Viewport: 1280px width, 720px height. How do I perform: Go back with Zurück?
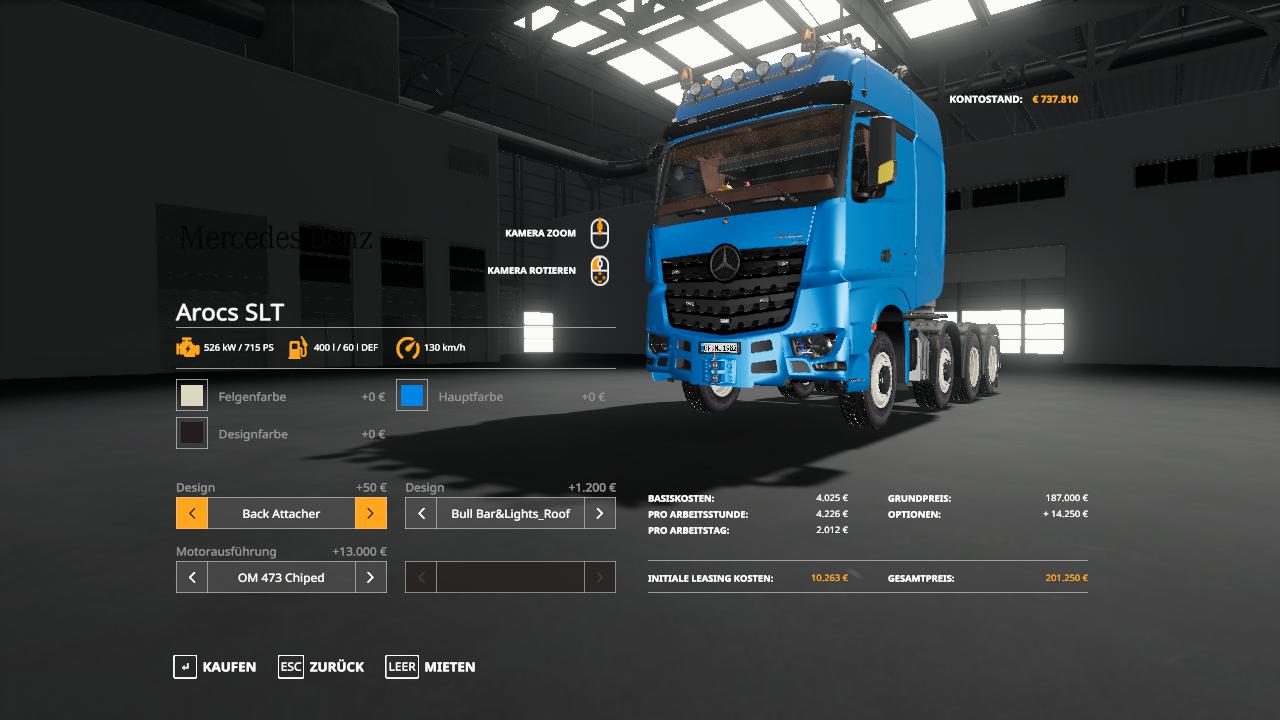pyautogui.click(x=321, y=667)
